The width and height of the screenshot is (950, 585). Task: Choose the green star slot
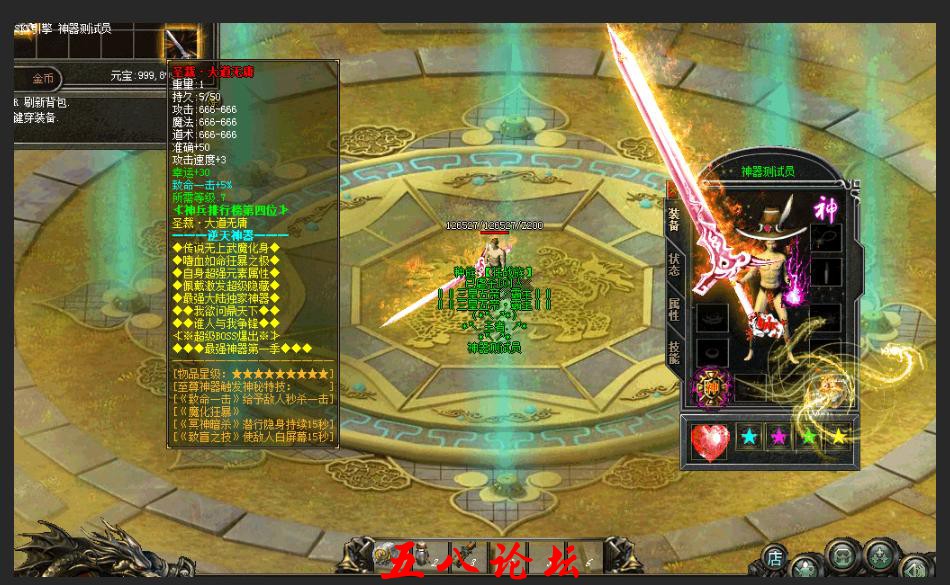coord(809,438)
